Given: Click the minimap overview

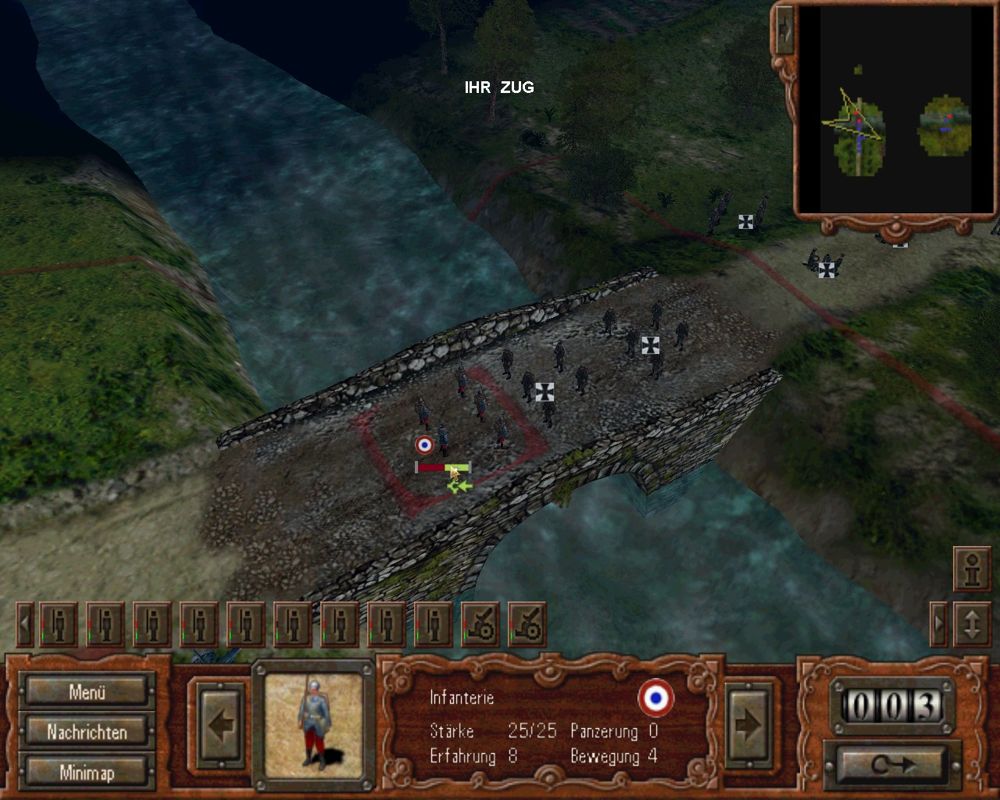Looking at the screenshot, I should point(895,108).
